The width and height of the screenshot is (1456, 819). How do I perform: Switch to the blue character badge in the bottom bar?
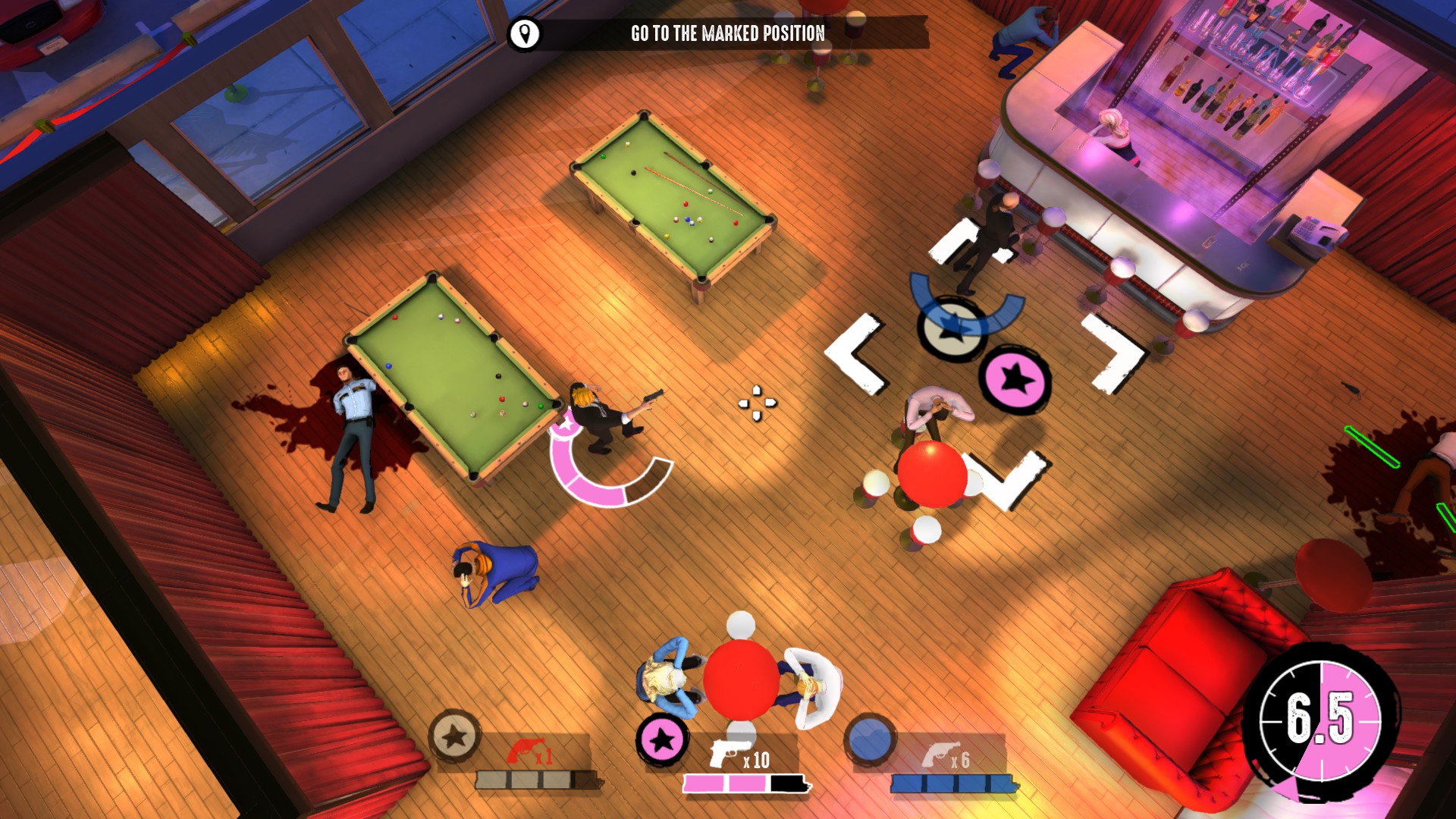(870, 739)
